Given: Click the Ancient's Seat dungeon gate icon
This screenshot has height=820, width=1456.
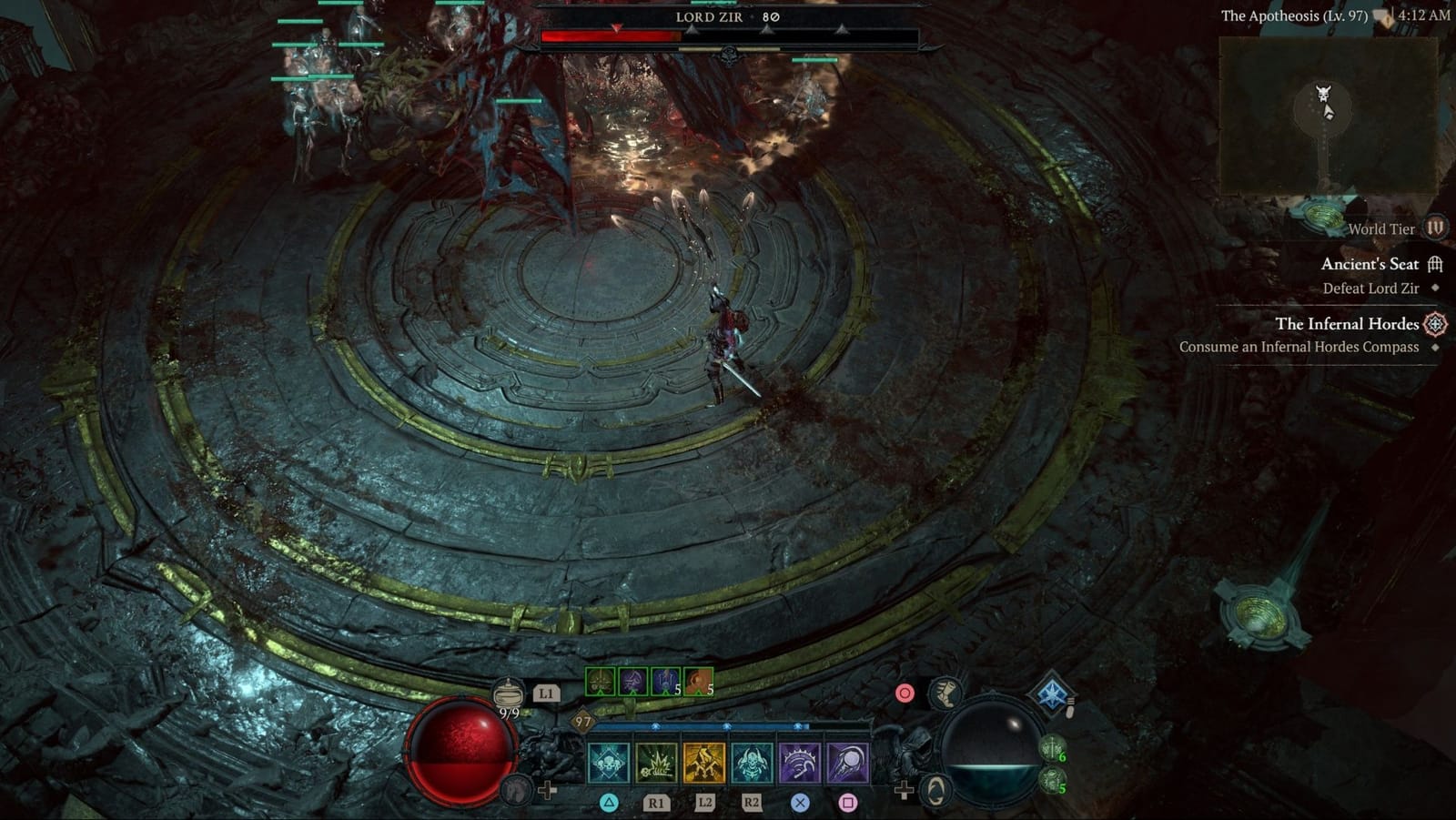Looking at the screenshot, I should [1436, 263].
